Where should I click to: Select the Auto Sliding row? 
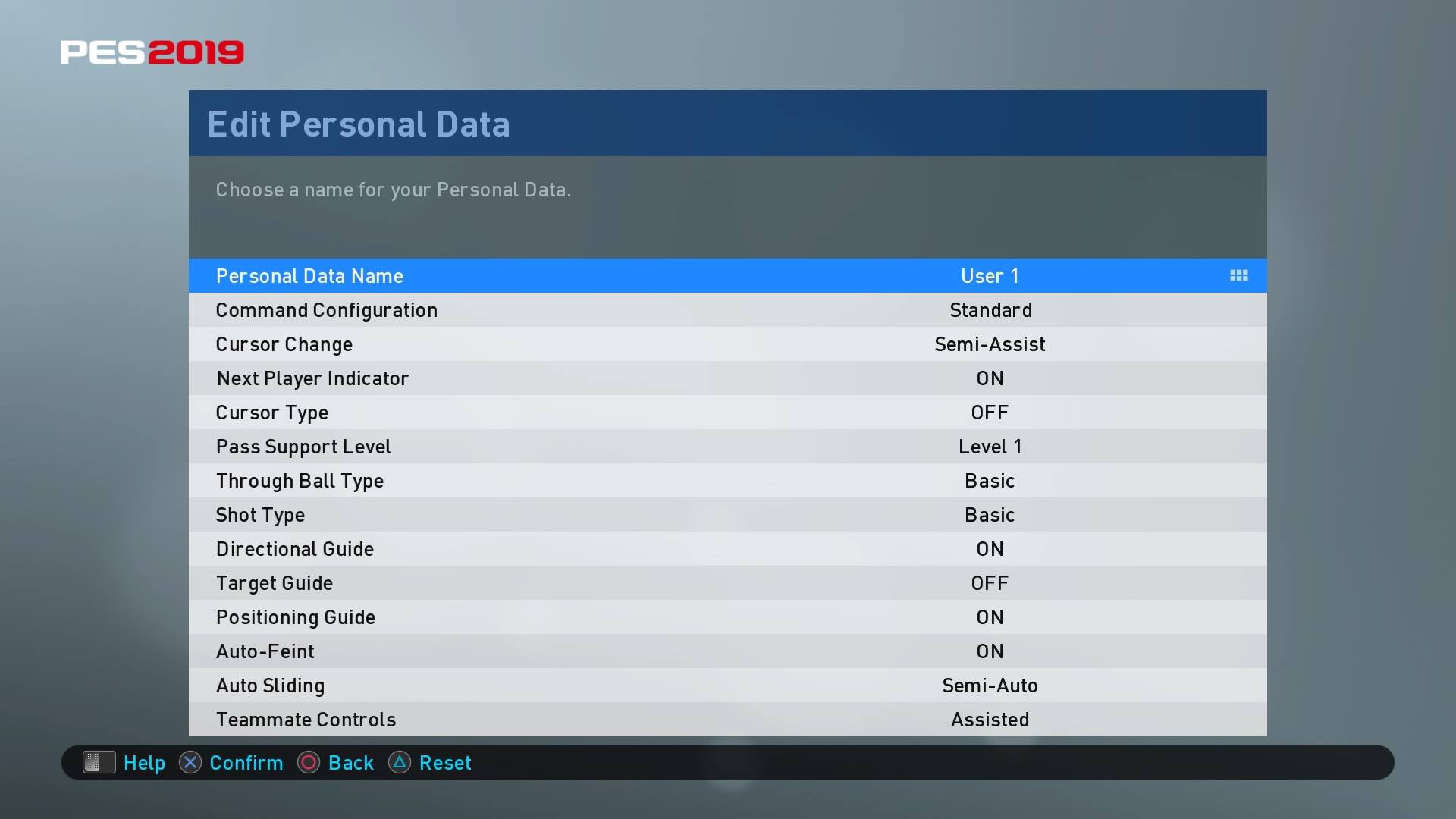point(726,686)
